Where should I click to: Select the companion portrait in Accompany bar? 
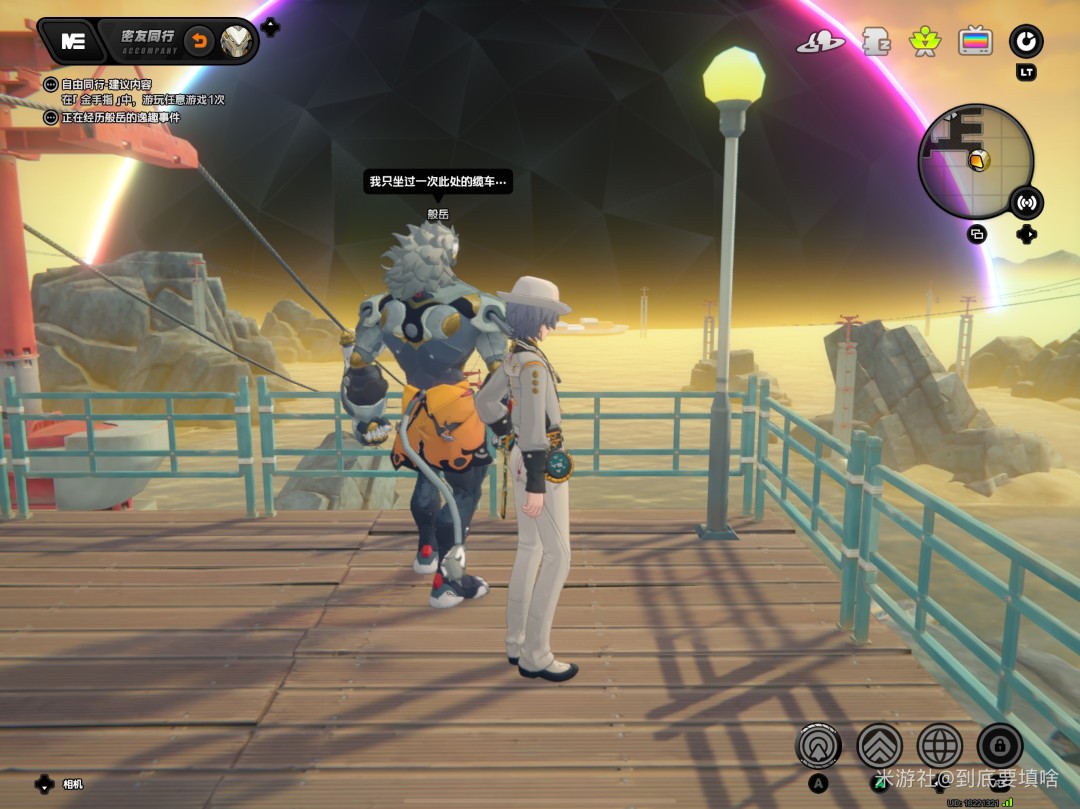238,41
